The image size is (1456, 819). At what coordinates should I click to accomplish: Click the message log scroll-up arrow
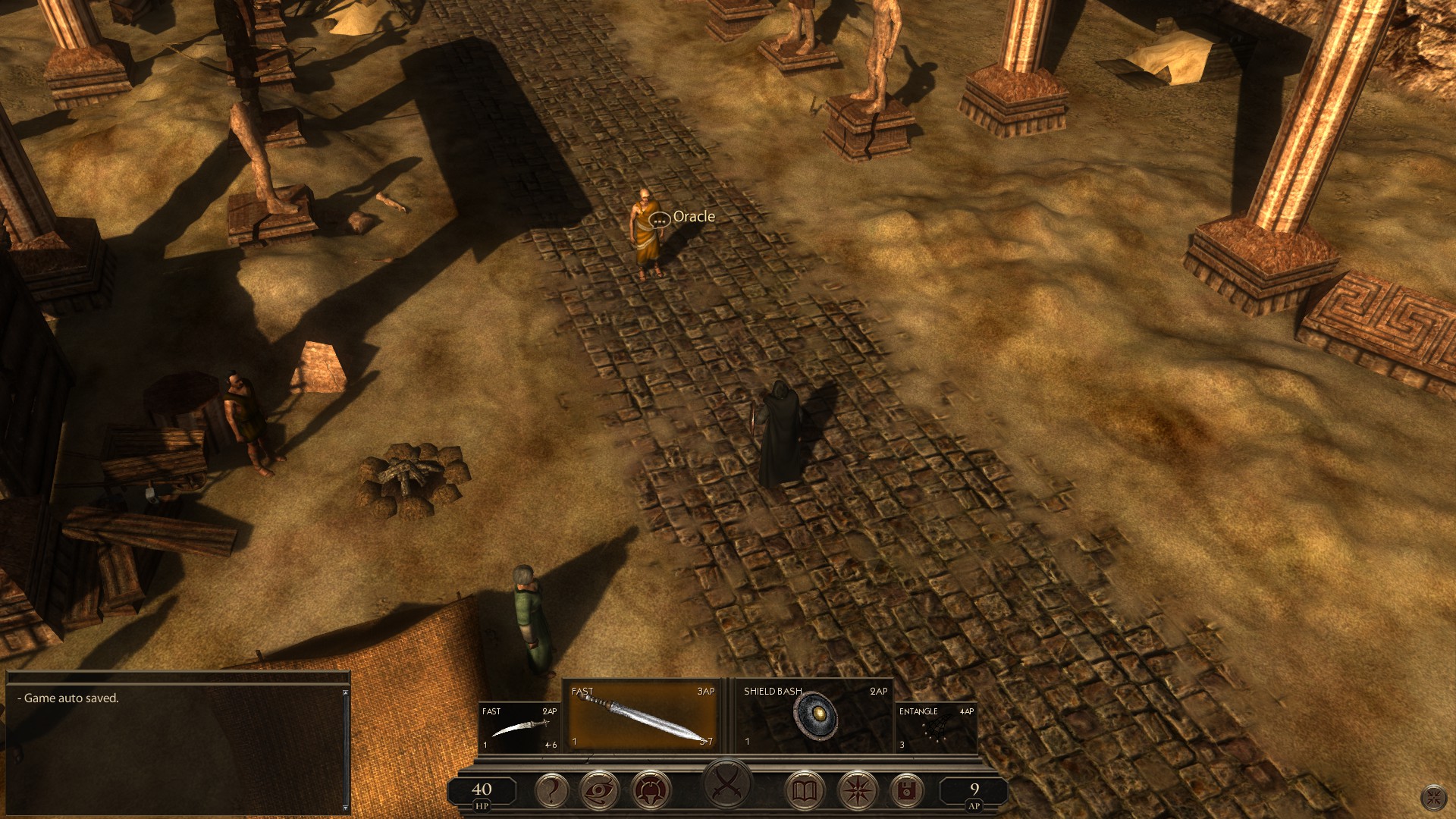click(x=346, y=692)
